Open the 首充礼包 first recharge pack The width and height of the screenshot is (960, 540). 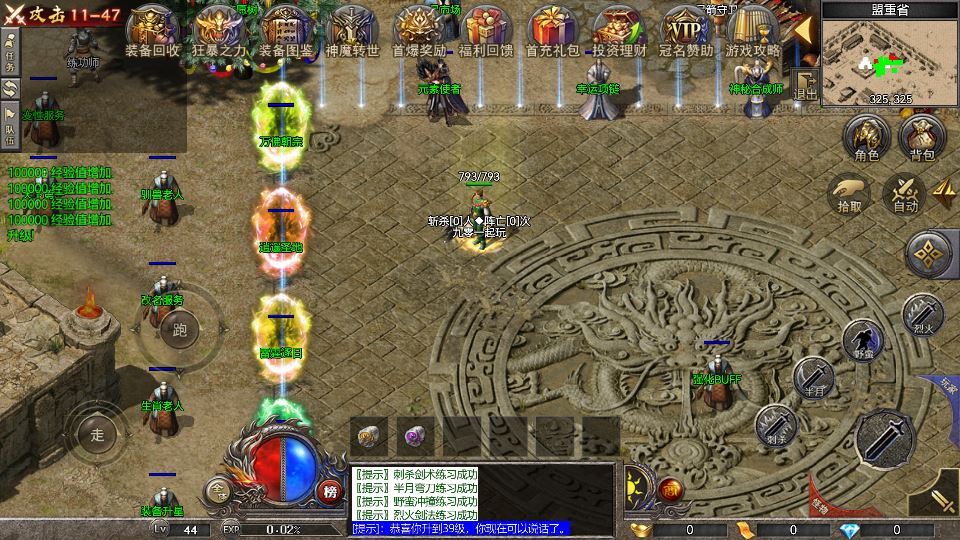tap(552, 30)
